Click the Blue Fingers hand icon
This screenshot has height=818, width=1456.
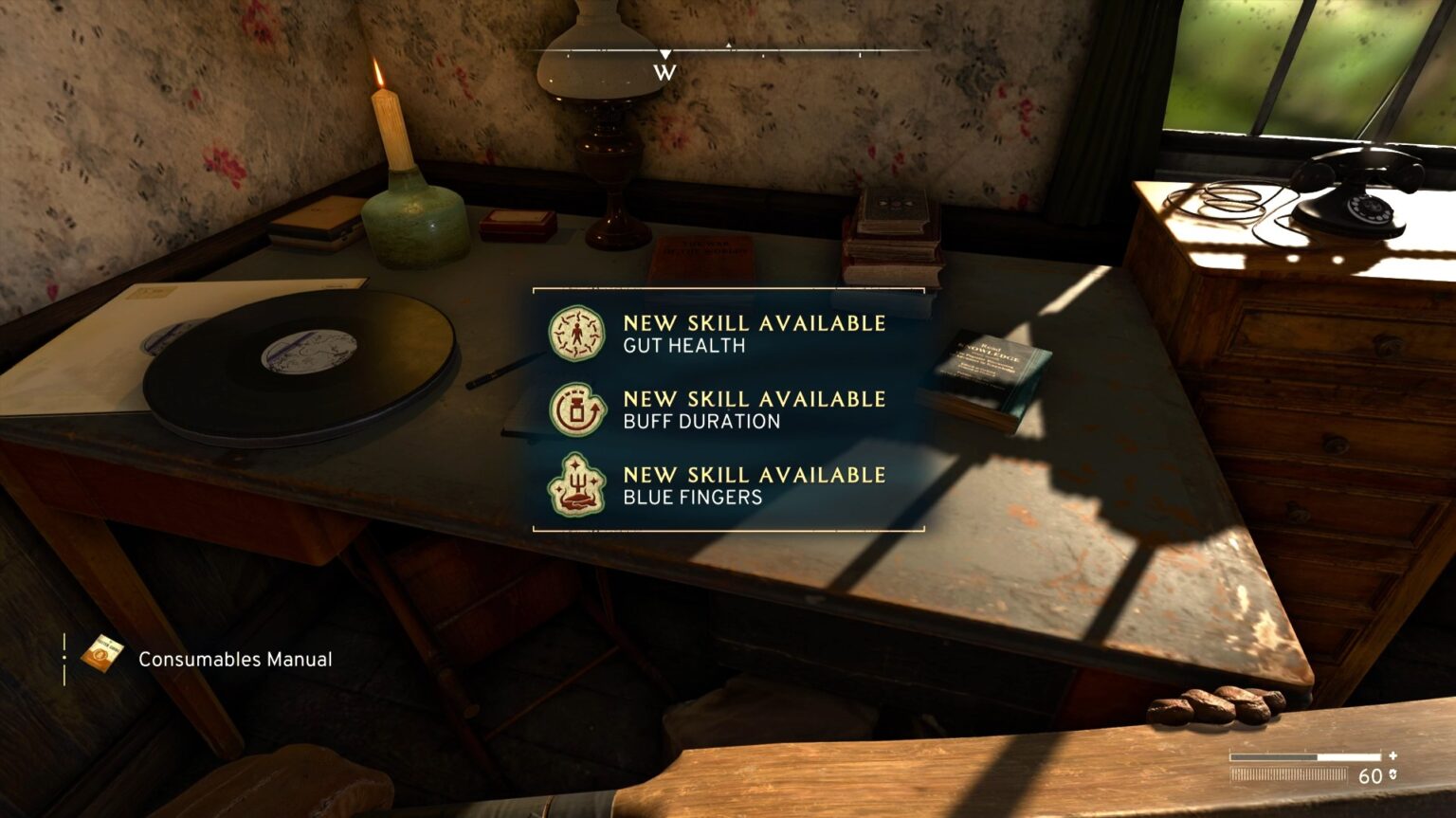point(576,485)
